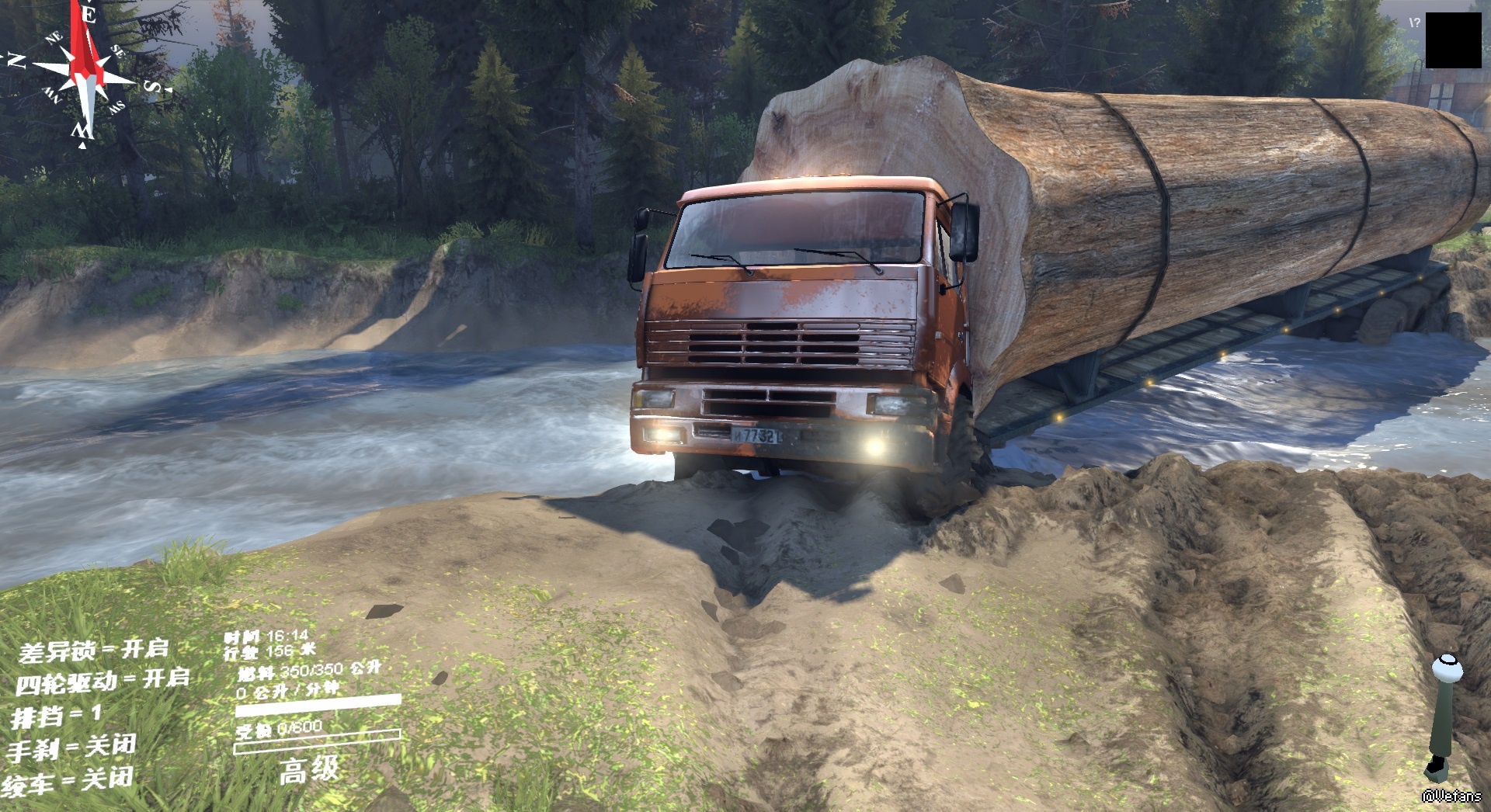Grab the gear shifter knob

coord(1447,668)
